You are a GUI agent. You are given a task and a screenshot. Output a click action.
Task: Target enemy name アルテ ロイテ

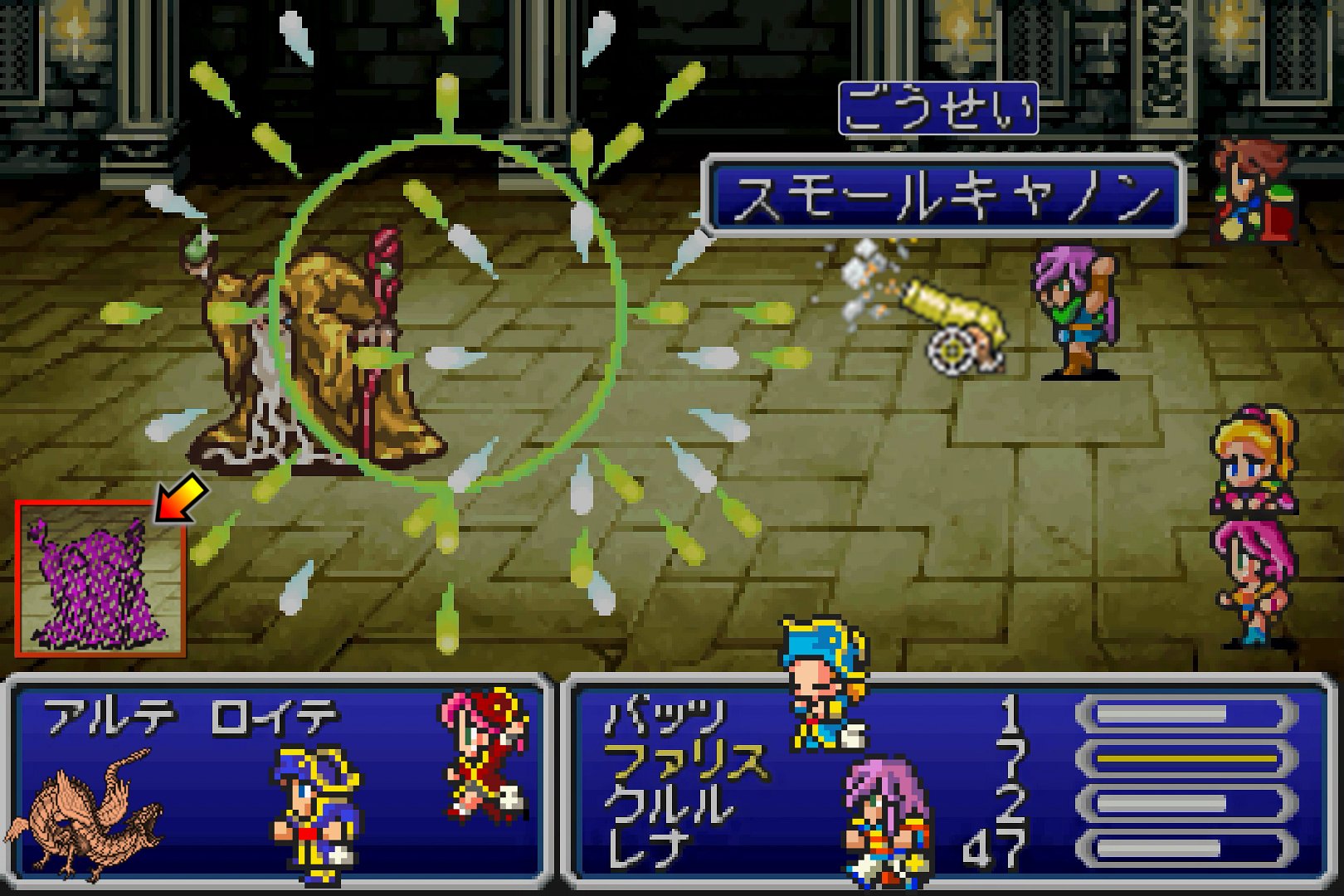pyautogui.click(x=192, y=716)
